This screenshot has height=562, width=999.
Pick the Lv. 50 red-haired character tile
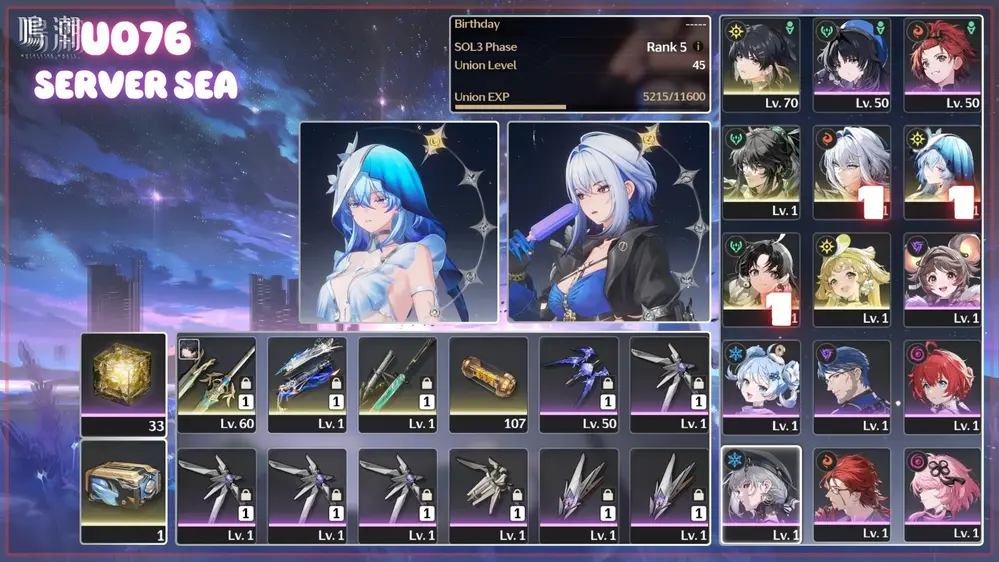942,62
